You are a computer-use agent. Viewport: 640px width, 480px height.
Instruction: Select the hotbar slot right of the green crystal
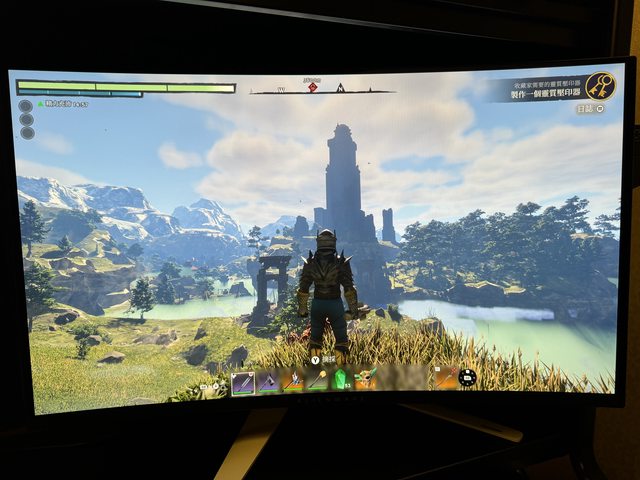point(366,378)
